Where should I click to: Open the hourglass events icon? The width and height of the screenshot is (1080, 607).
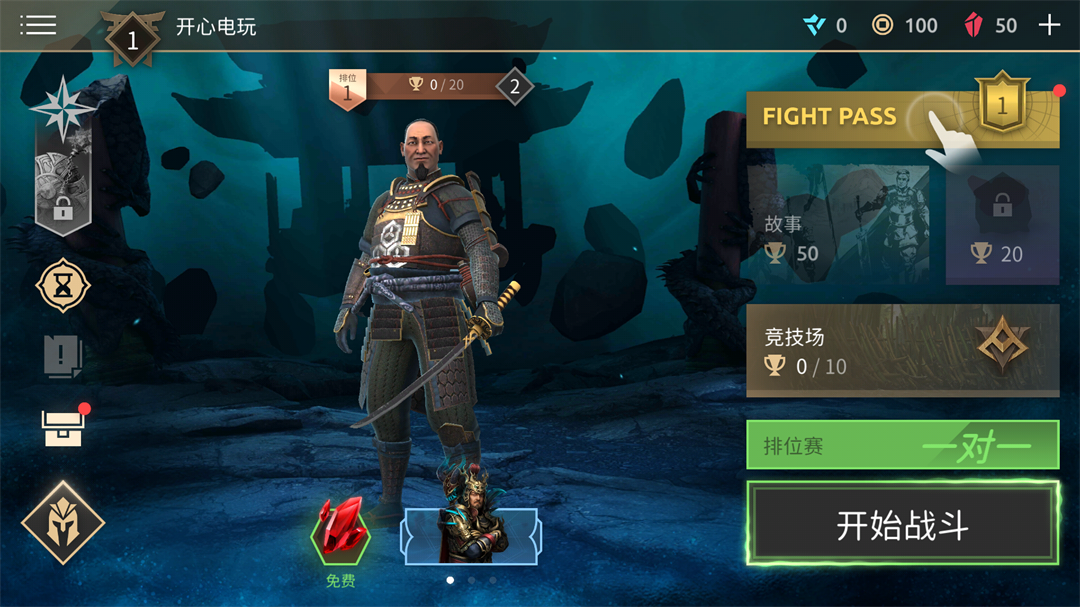click(63, 286)
